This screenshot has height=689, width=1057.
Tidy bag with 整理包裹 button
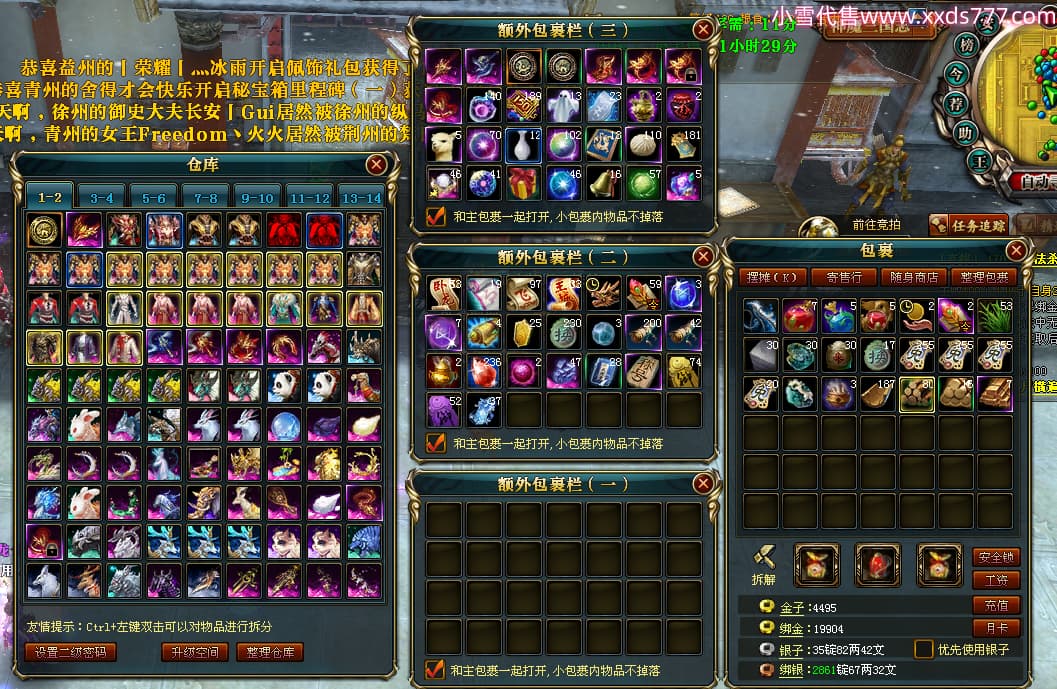[982, 277]
